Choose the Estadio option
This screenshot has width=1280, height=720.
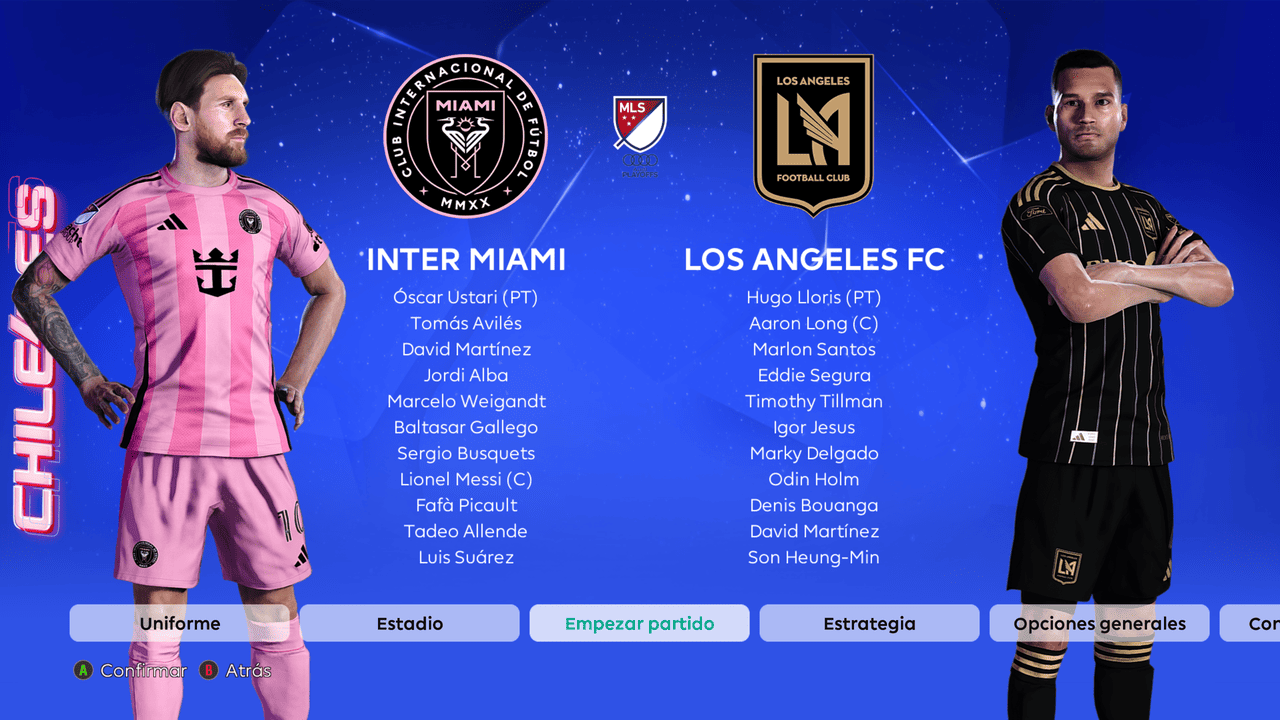pos(410,623)
